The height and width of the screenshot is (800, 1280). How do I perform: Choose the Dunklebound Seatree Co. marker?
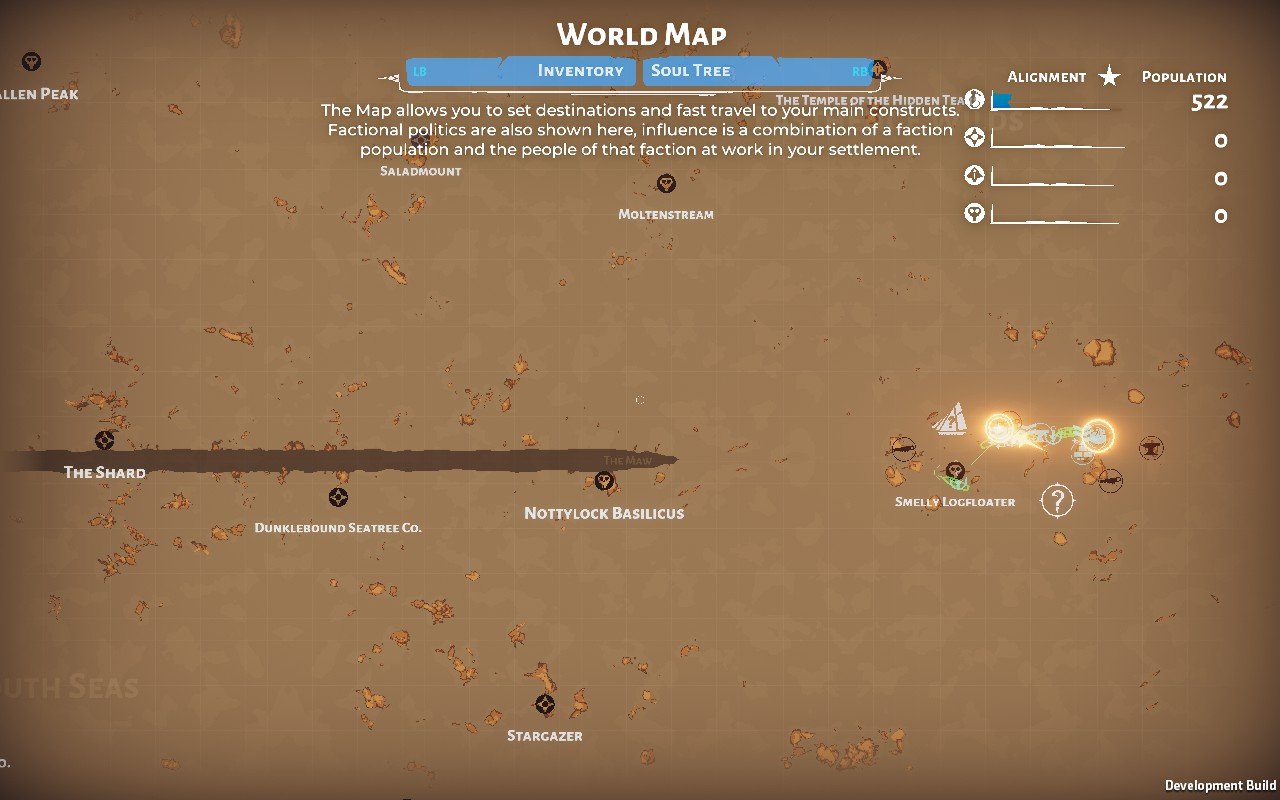pos(339,497)
